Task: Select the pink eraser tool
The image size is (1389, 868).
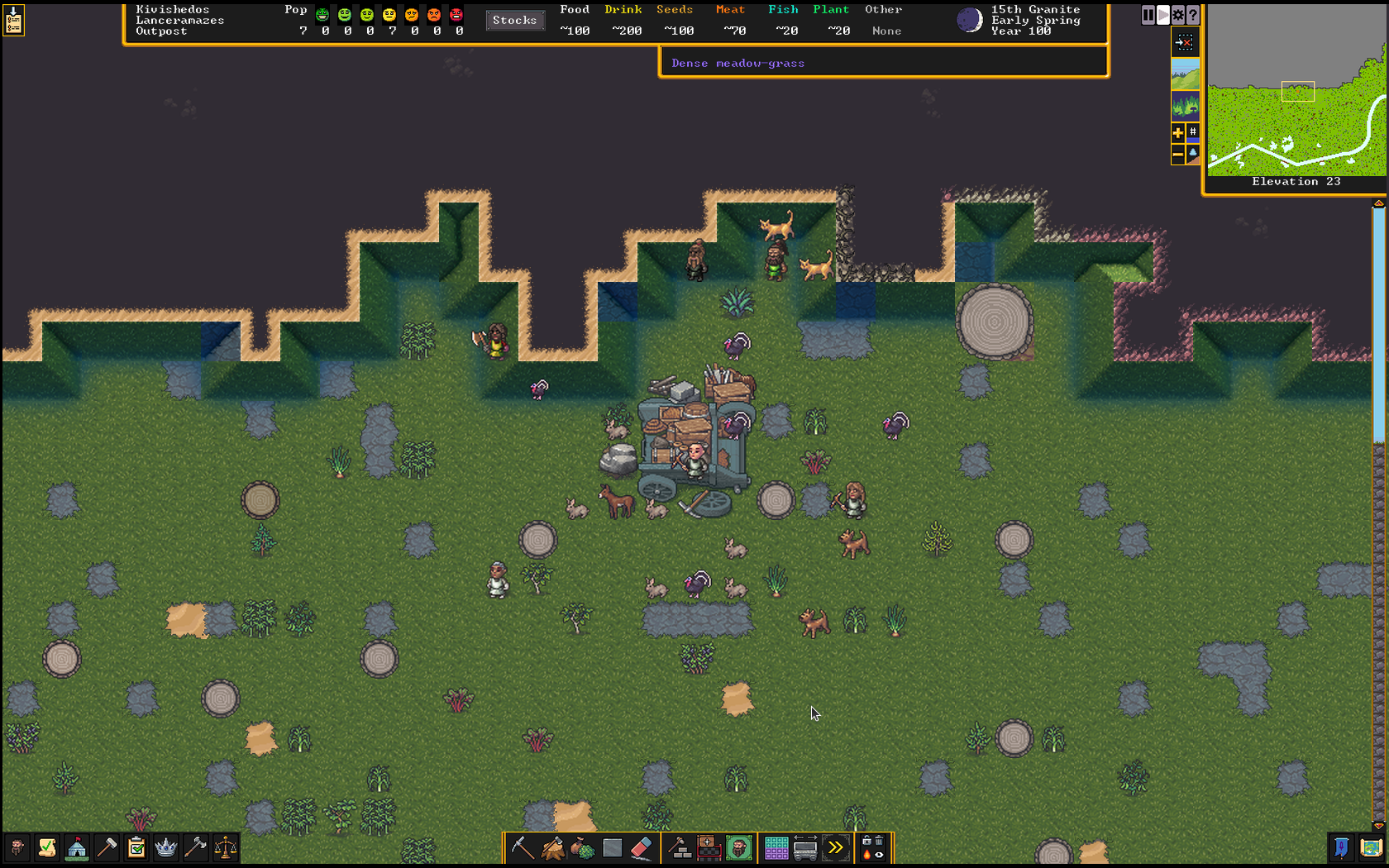Action: [642, 848]
